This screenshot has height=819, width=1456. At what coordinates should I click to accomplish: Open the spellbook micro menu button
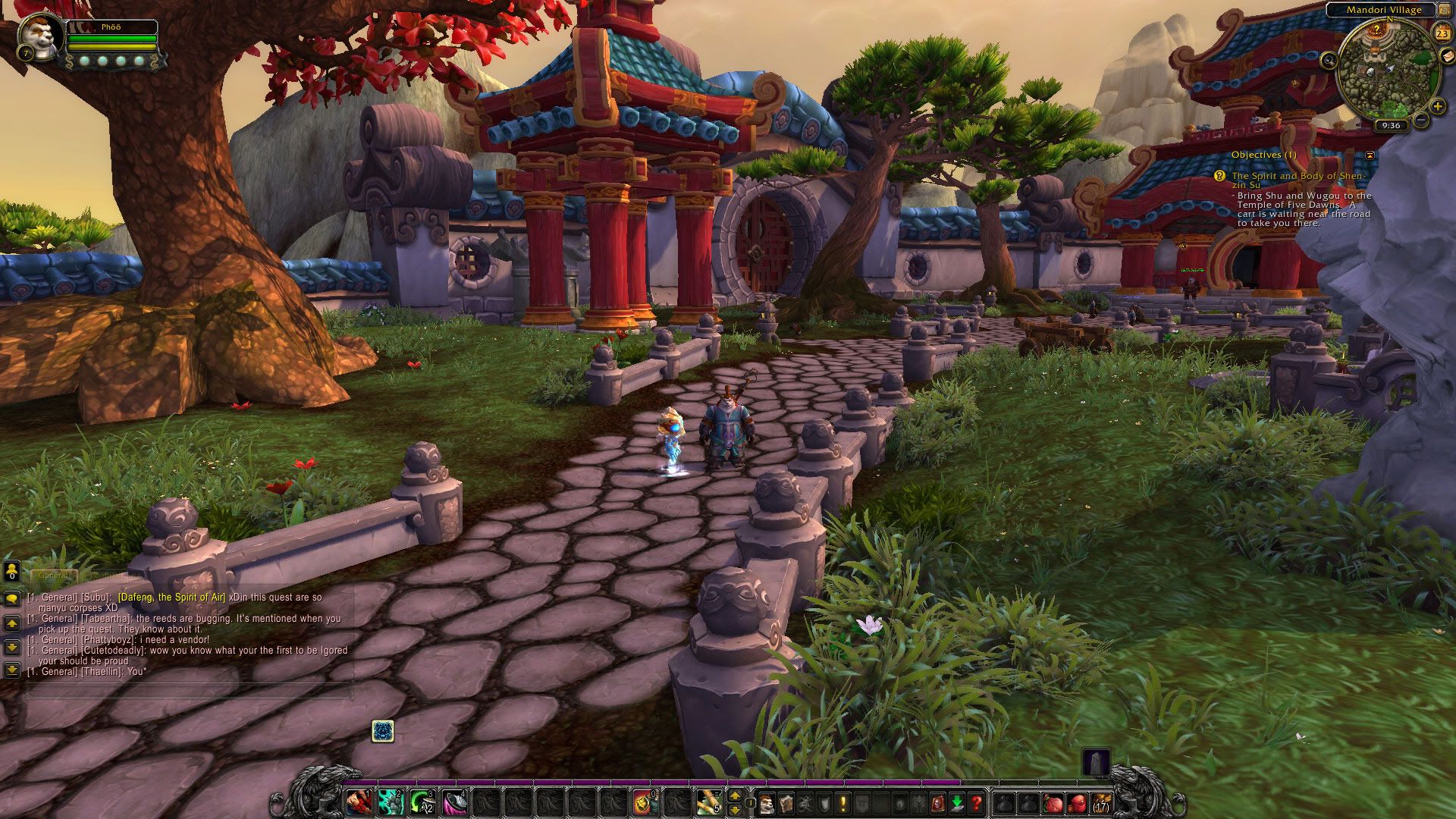pos(786,802)
